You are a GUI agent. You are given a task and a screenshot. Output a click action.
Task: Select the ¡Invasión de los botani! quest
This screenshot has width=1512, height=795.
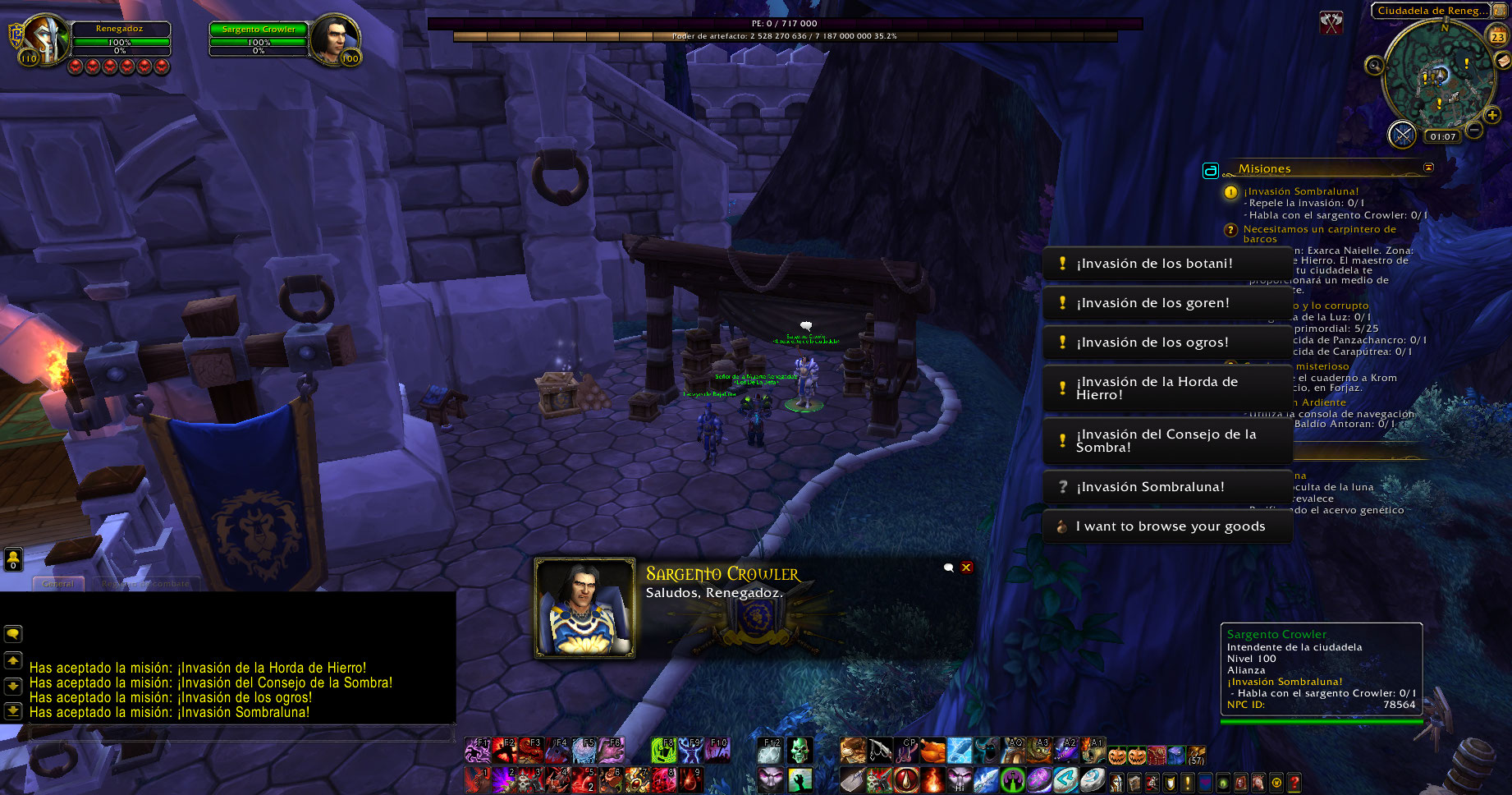click(x=1166, y=264)
